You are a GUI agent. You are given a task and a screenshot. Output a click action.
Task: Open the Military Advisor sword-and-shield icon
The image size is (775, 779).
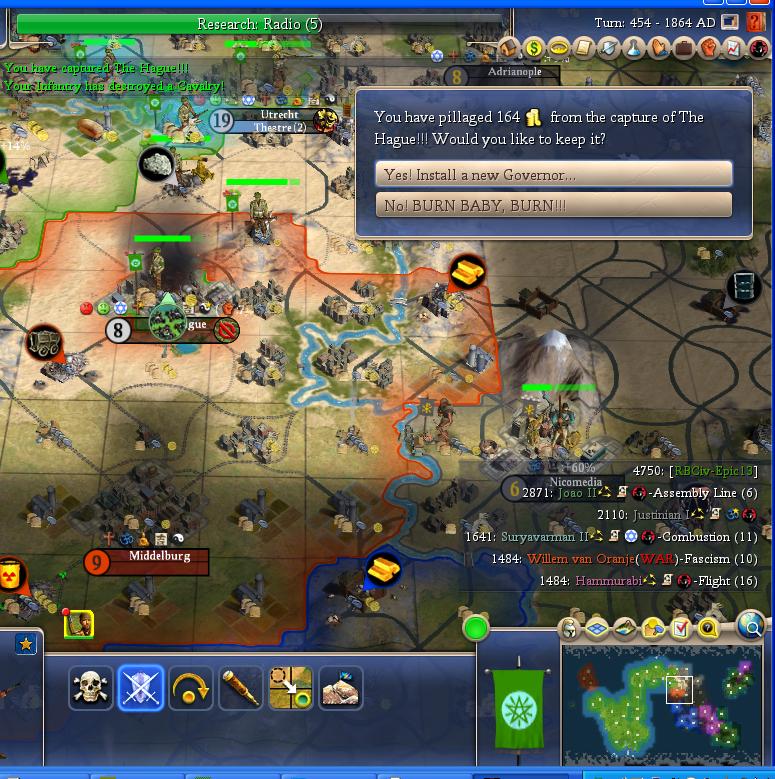609,48
